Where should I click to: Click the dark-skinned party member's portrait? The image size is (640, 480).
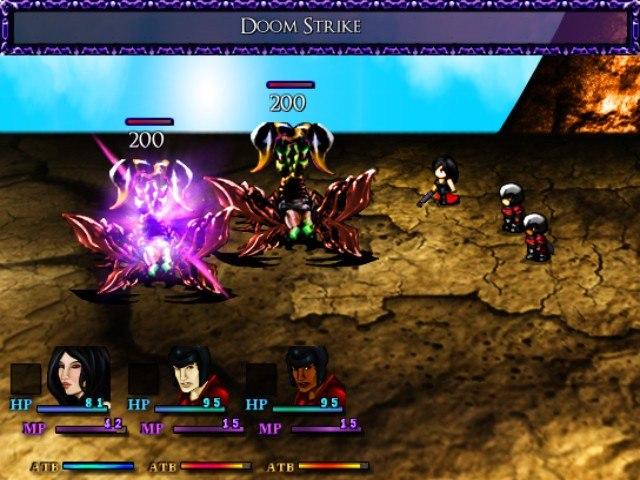point(312,374)
